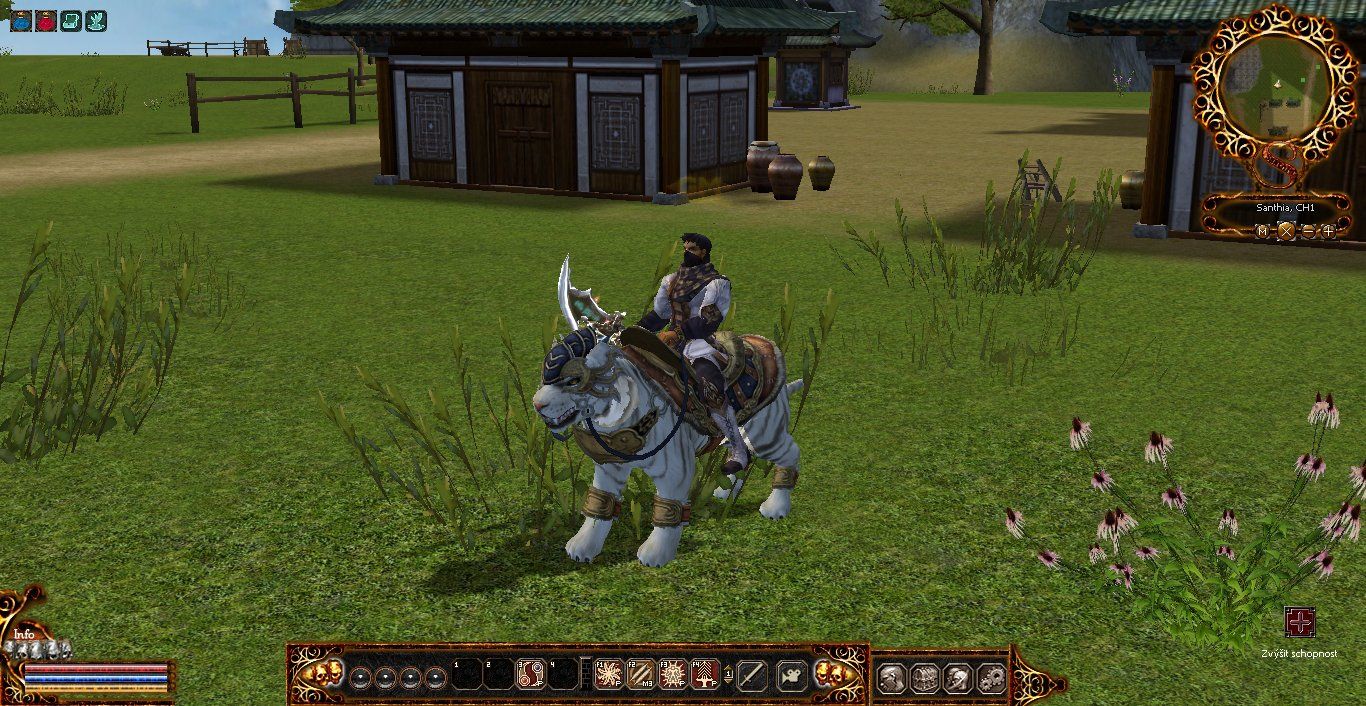Select the teal scroll status icon
Screen dimensions: 1366x706
tap(71, 20)
